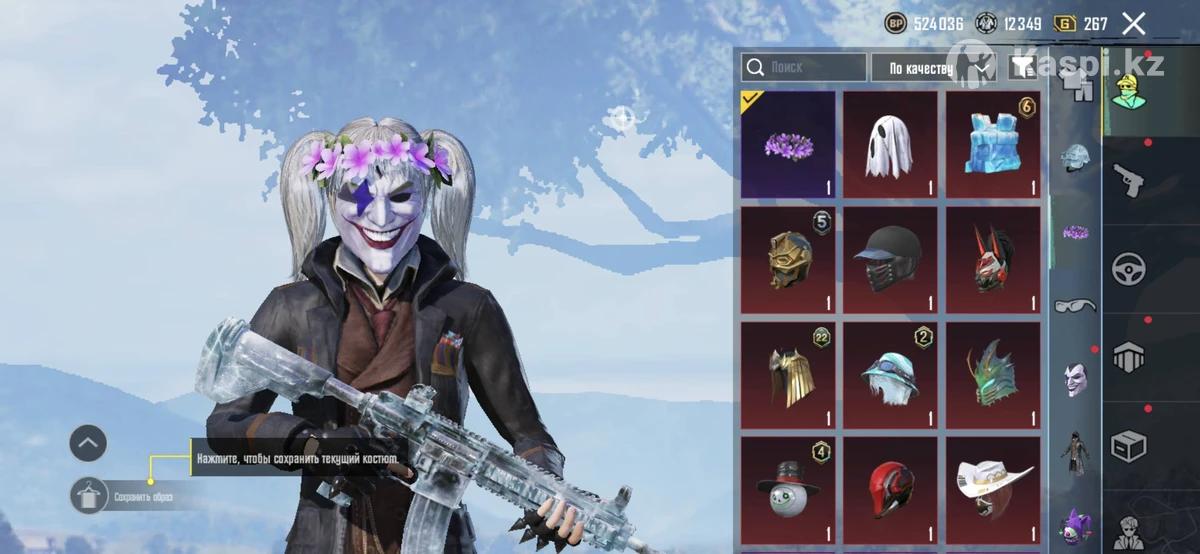Expand the up-arrow circle button
This screenshot has width=1200, height=554.
[x=88, y=443]
